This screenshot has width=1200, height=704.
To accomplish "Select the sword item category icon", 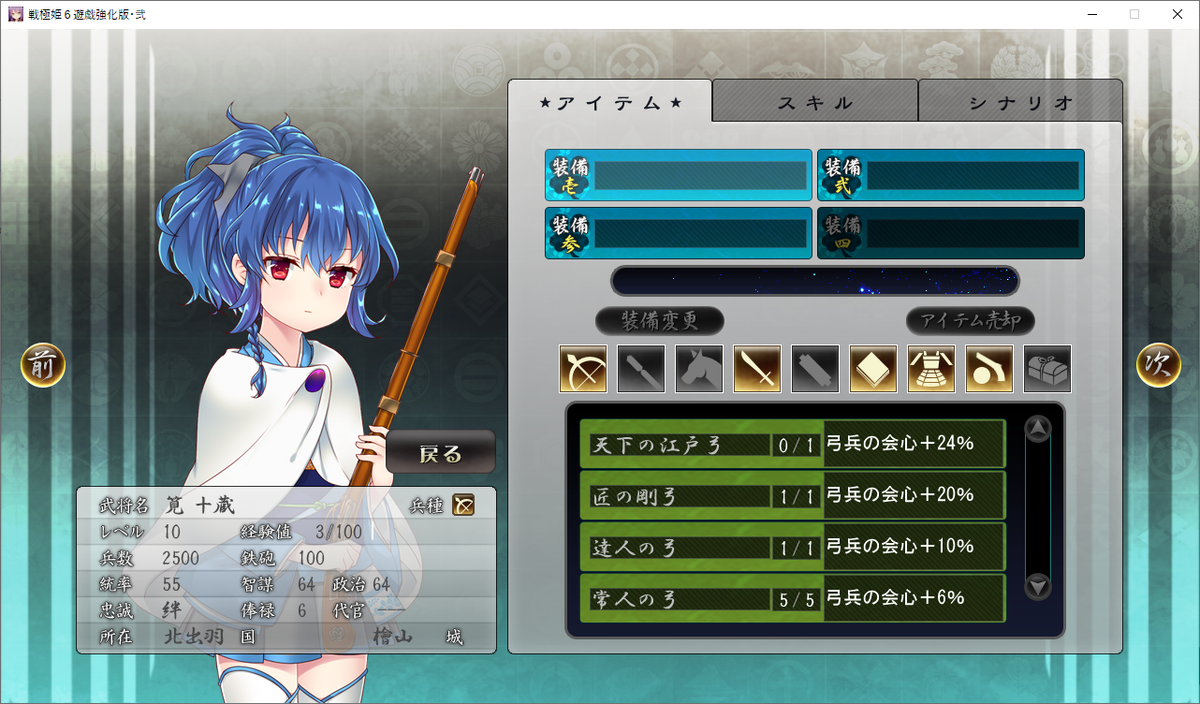I will click(x=757, y=369).
